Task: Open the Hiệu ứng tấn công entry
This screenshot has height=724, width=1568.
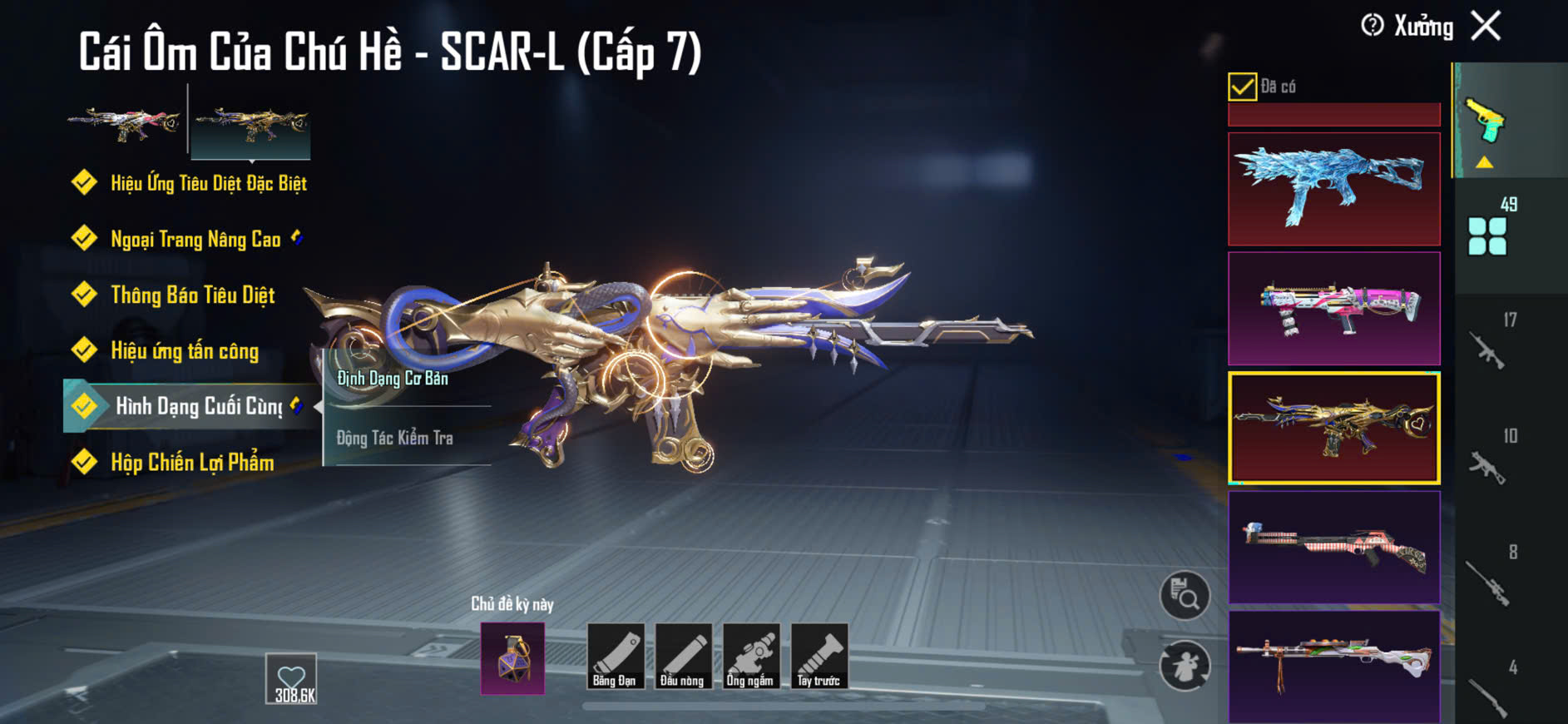Action: [185, 351]
